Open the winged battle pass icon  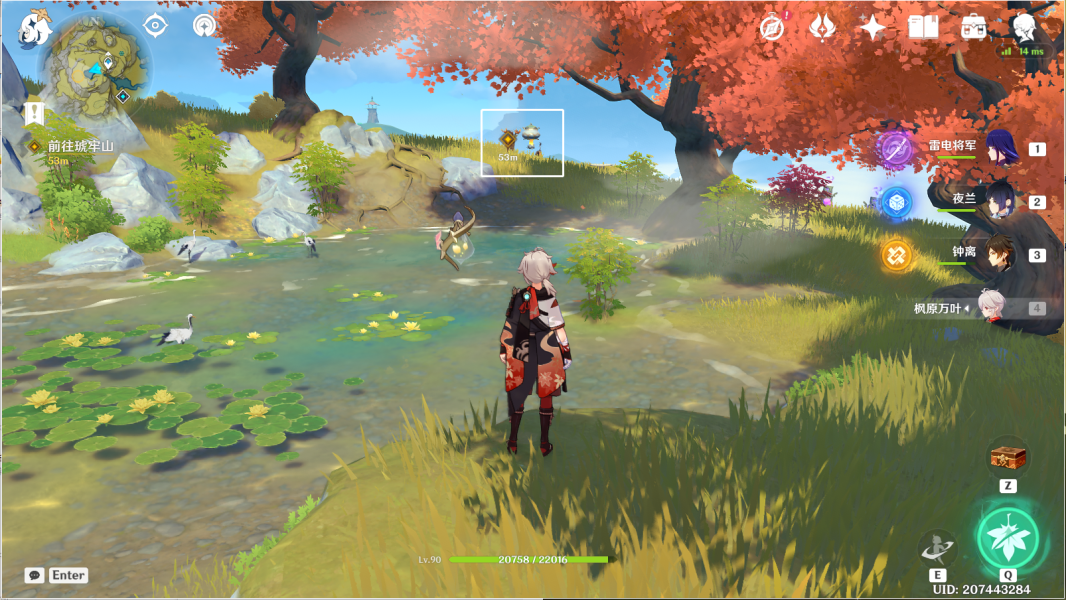click(x=822, y=28)
